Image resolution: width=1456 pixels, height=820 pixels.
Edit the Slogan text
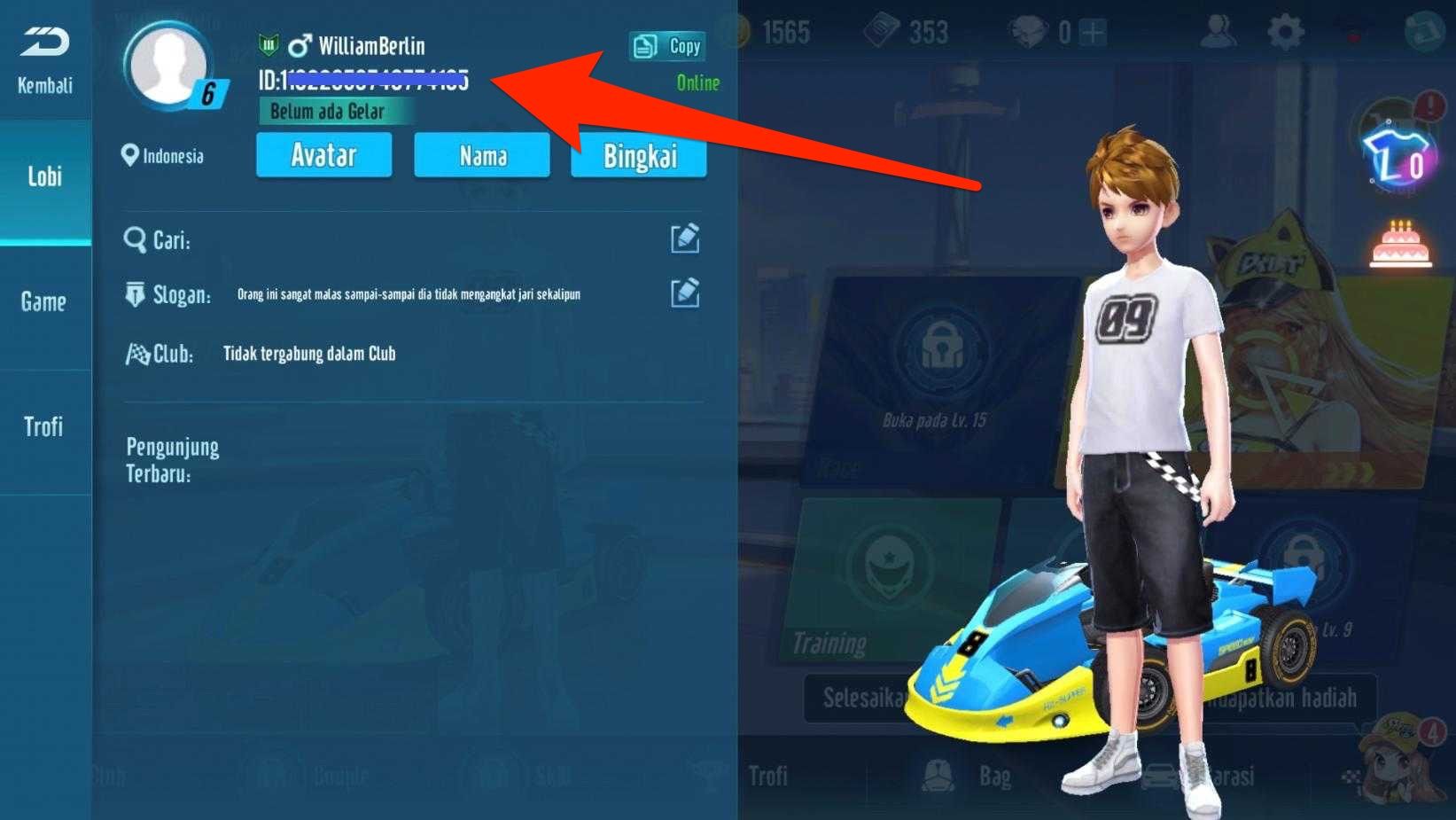tap(685, 293)
